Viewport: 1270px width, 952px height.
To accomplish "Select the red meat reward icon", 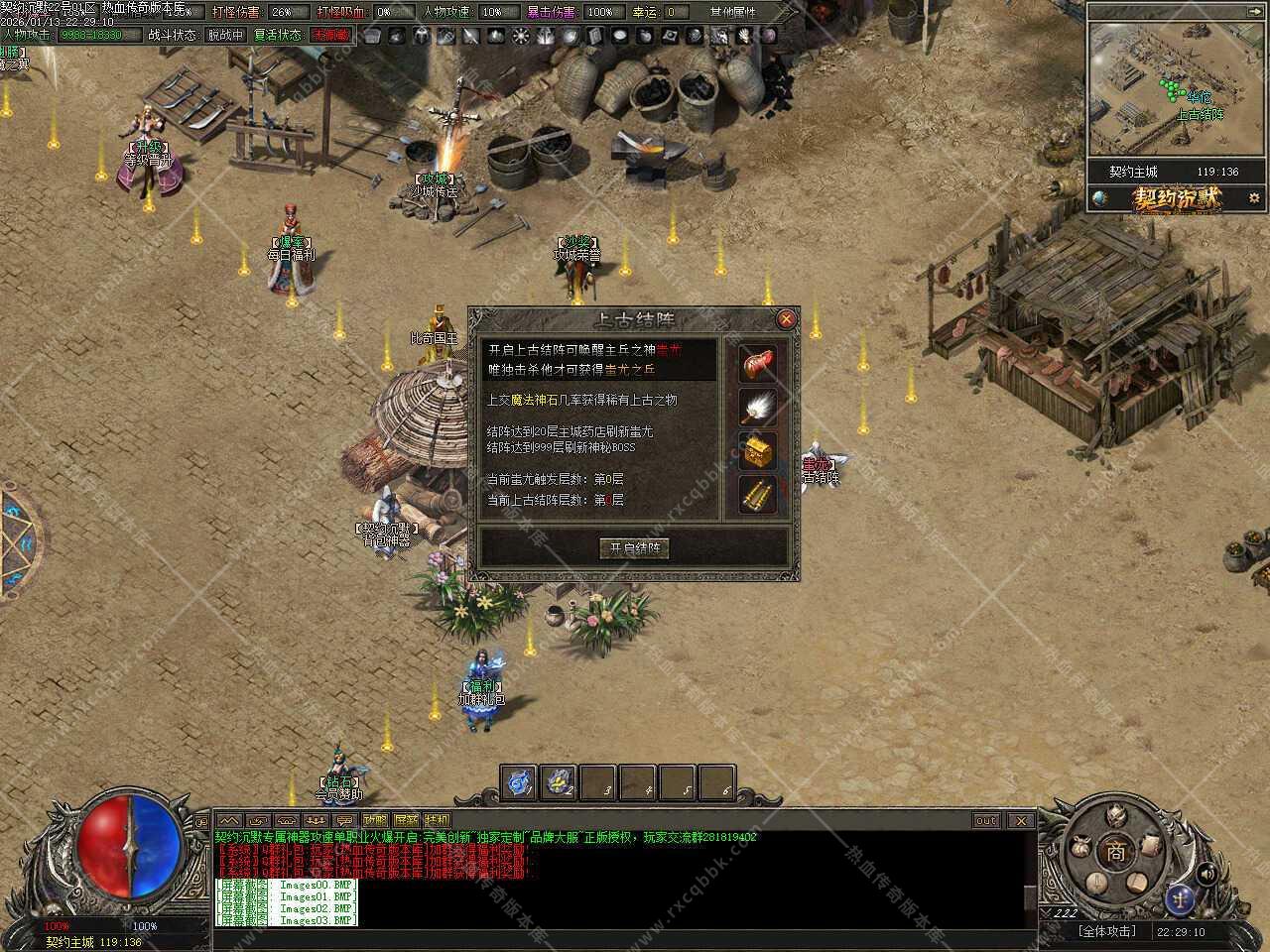I will (758, 363).
